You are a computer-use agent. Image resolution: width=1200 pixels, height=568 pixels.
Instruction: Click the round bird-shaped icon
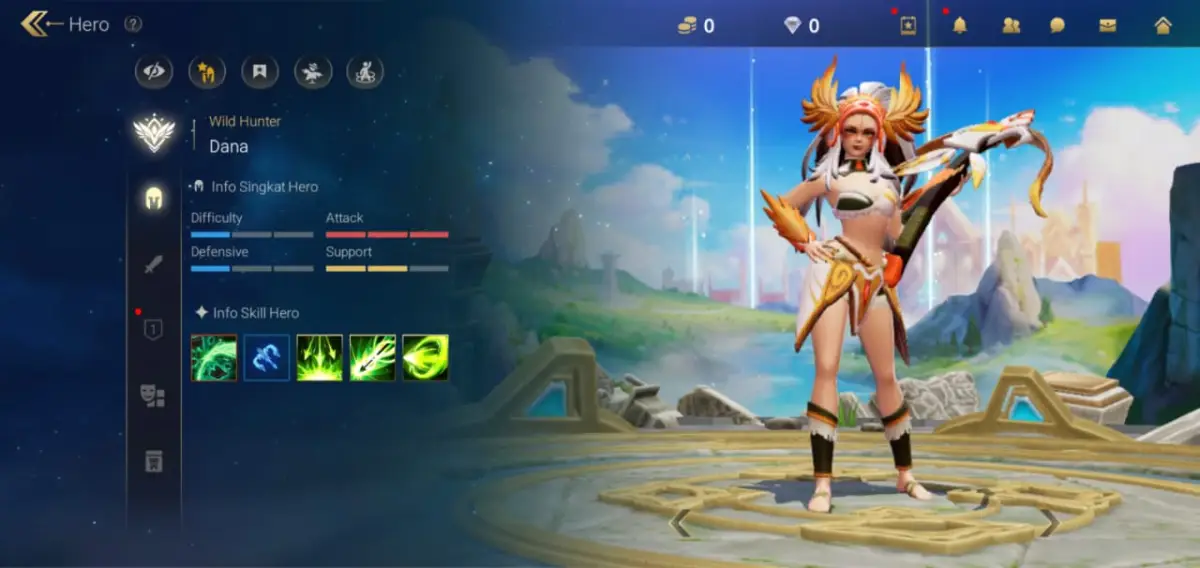313,71
